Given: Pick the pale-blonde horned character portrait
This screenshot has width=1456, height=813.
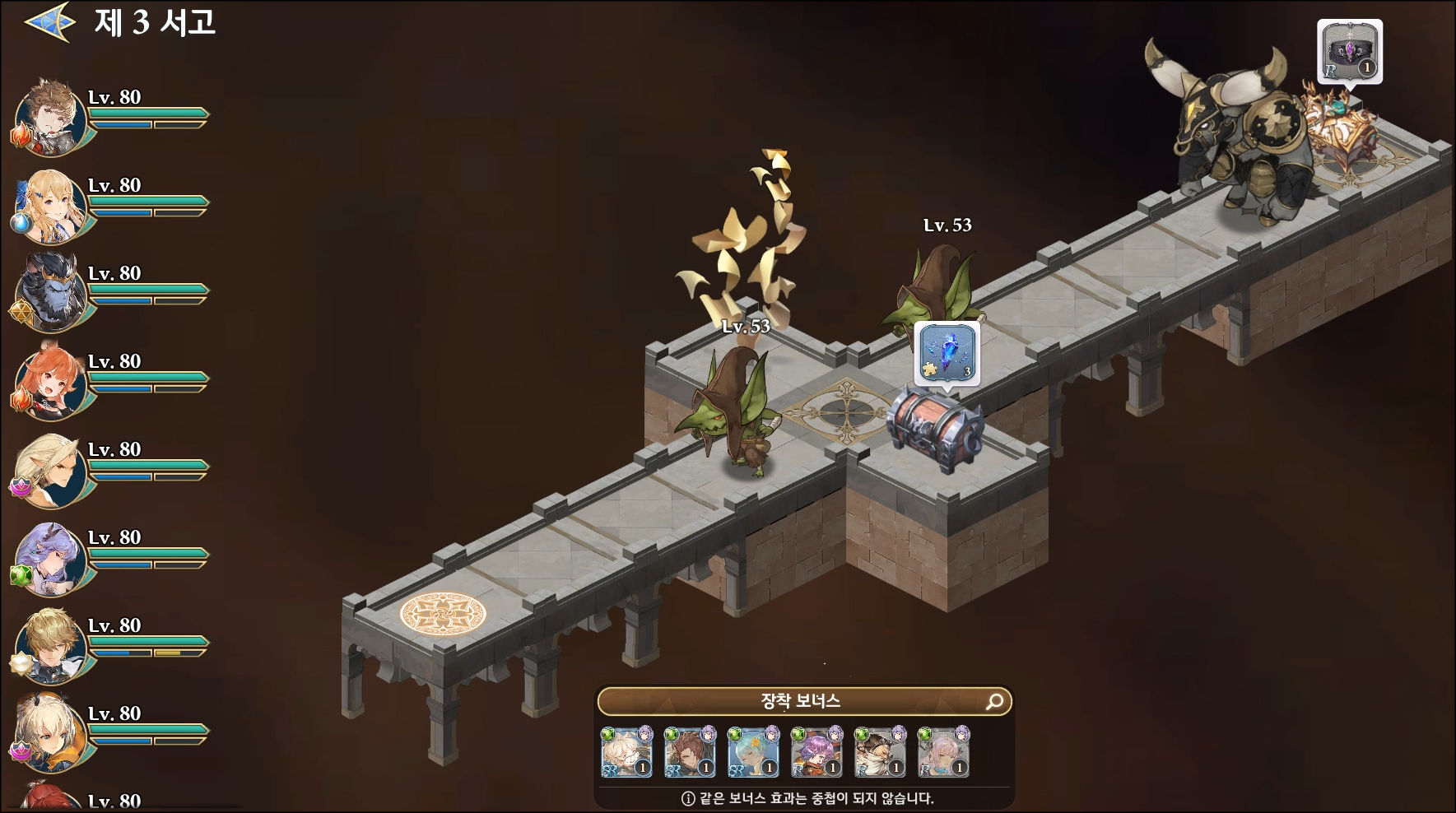Looking at the screenshot, I should pyautogui.click(x=51, y=733).
